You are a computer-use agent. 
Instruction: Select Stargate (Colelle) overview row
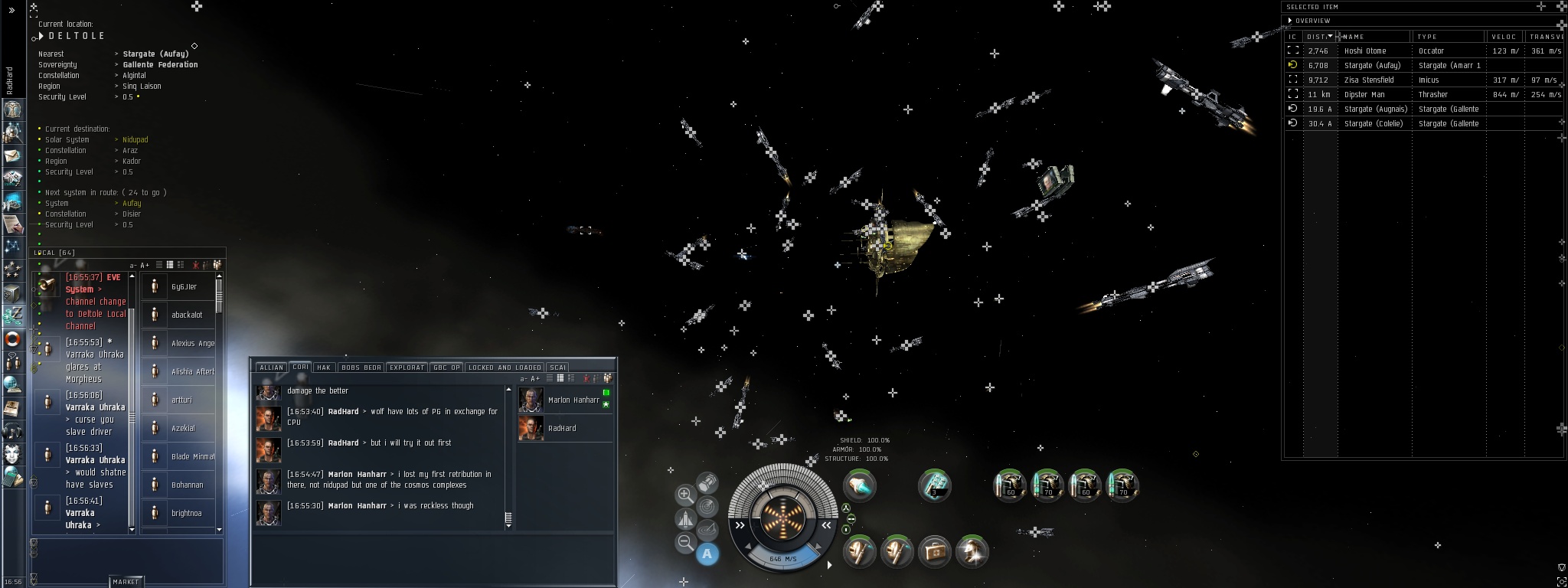pyautogui.click(x=1376, y=123)
